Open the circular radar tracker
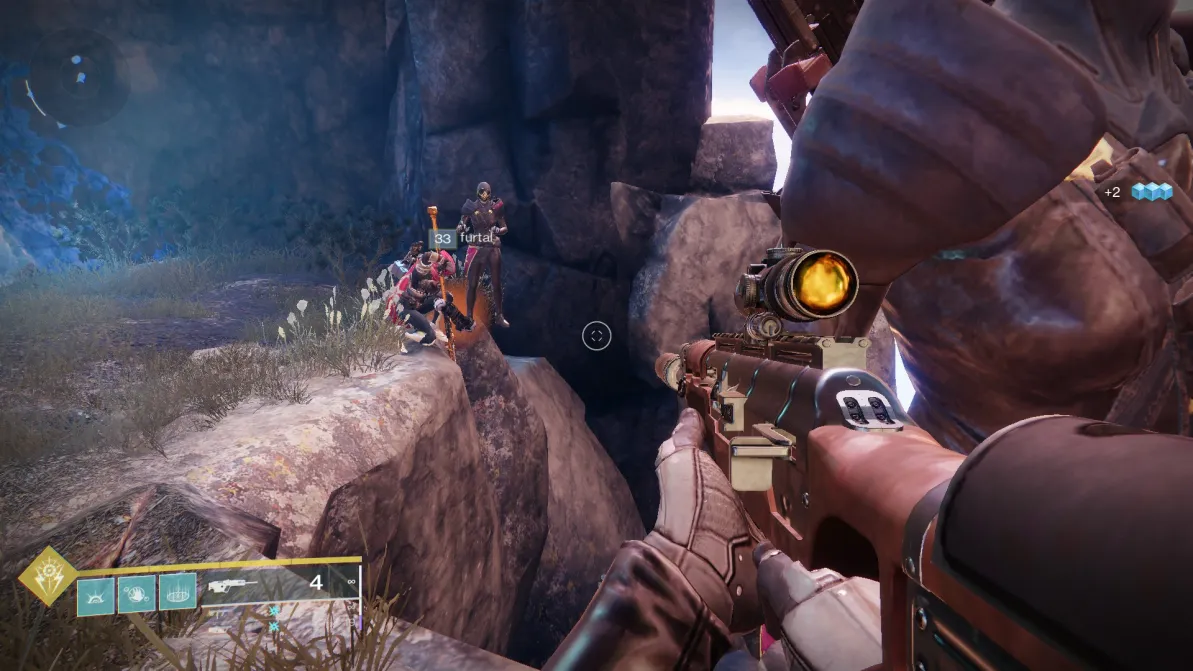This screenshot has width=1193, height=671. click(x=75, y=78)
